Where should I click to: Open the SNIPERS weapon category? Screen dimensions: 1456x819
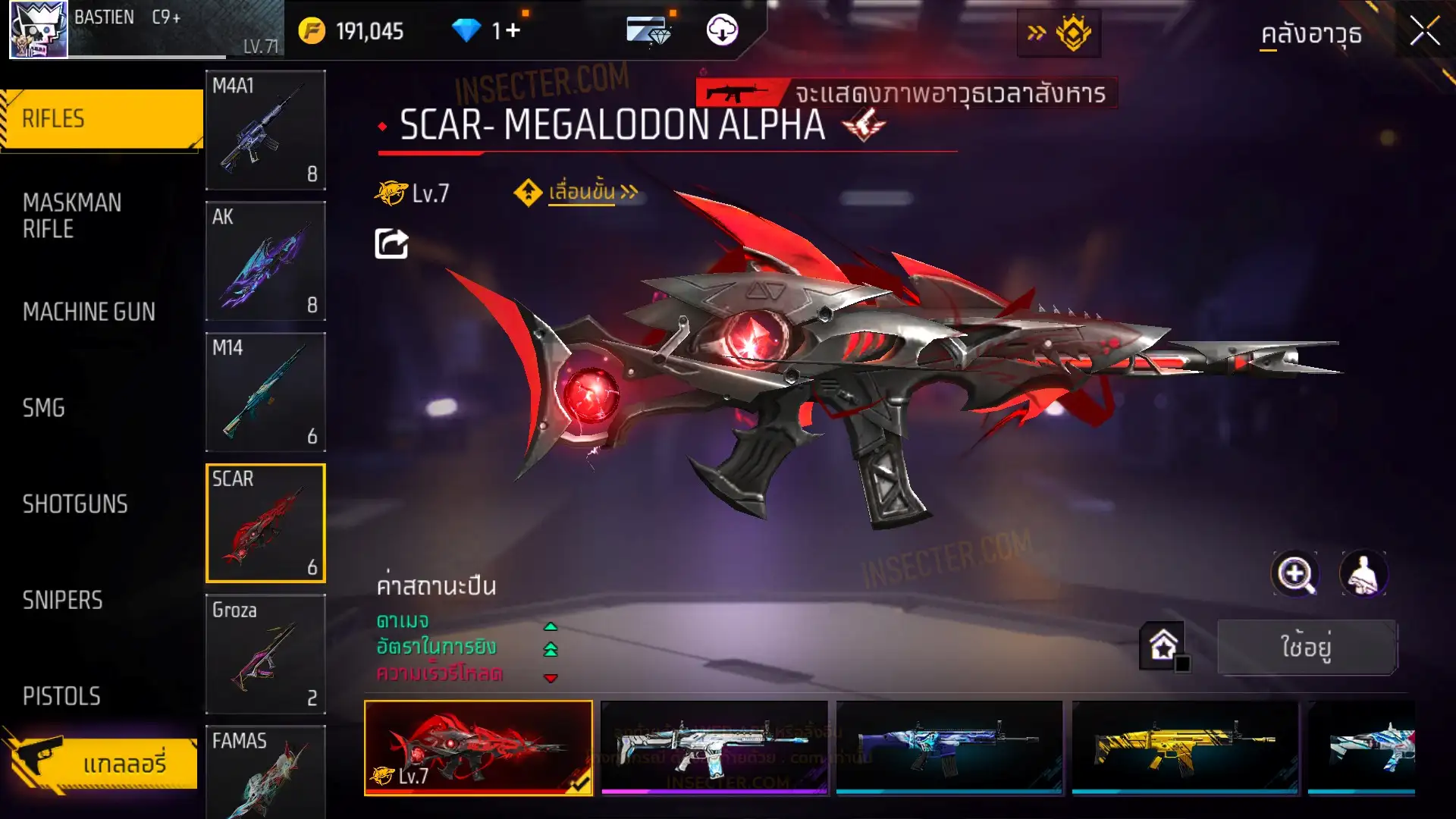pos(62,601)
